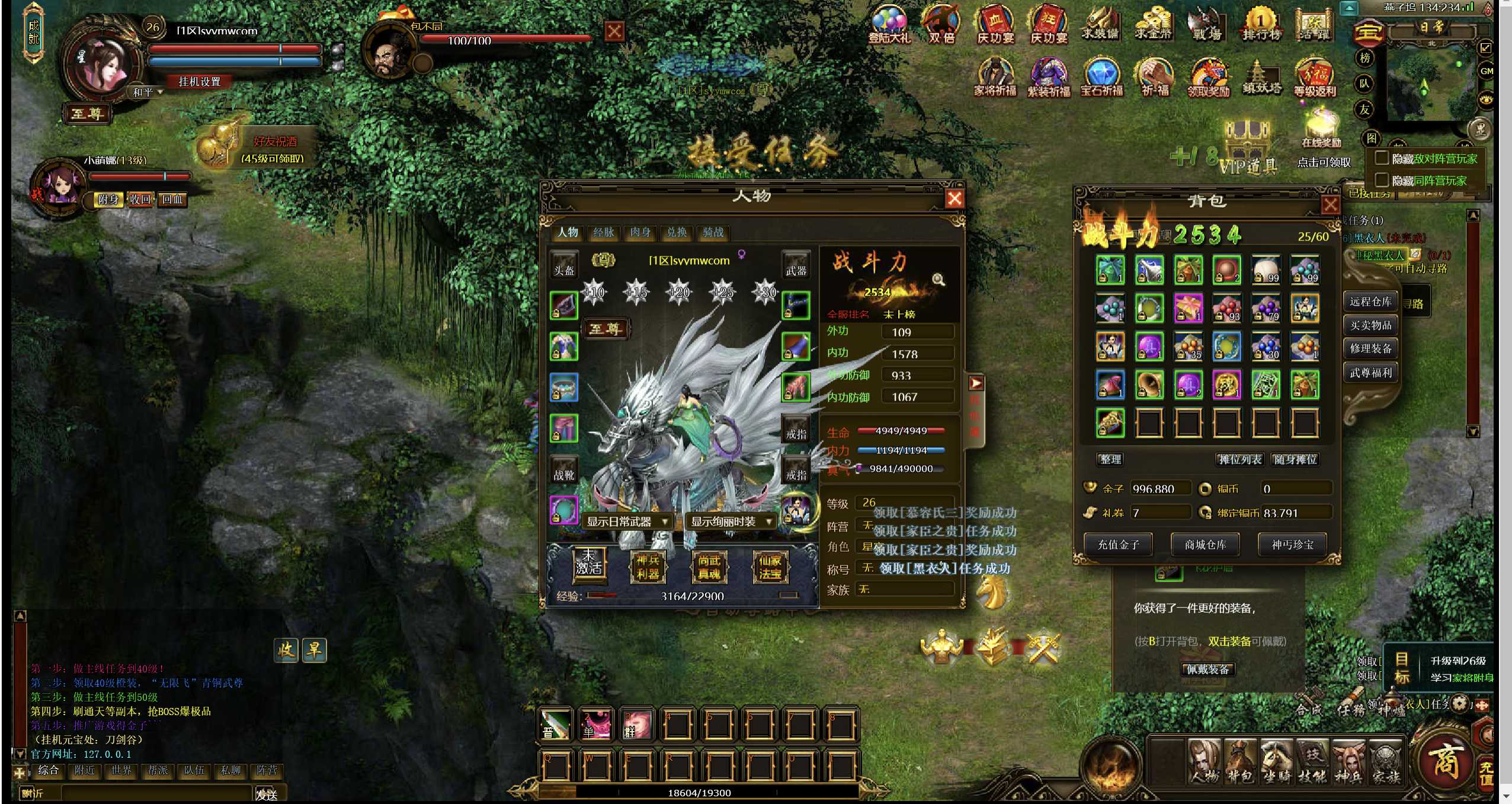This screenshot has height=804, width=1512.
Task: Click the 佩戴装备 equip button
Action: (1207, 670)
